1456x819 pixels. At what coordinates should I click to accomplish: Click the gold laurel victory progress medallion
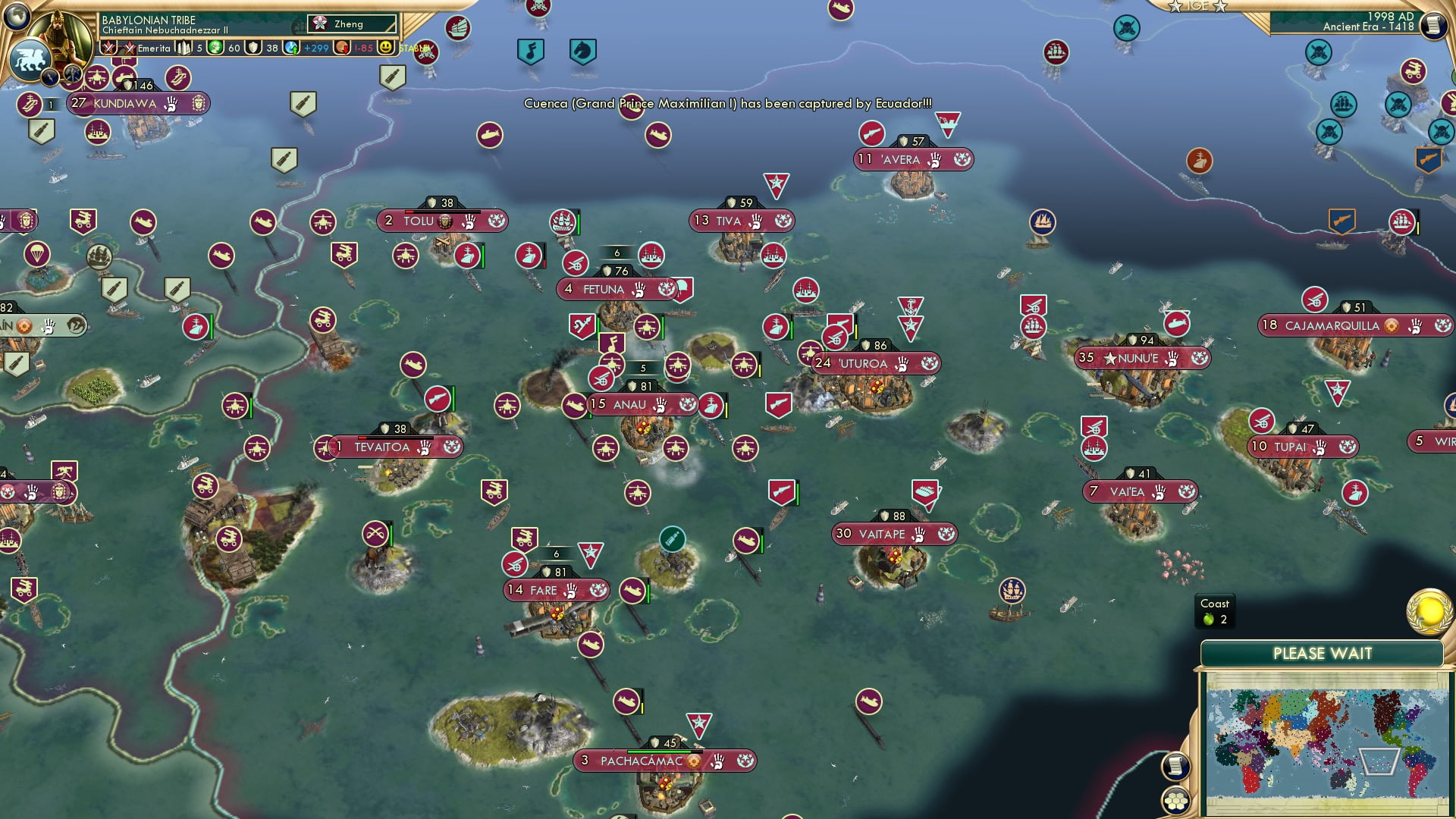1429,611
